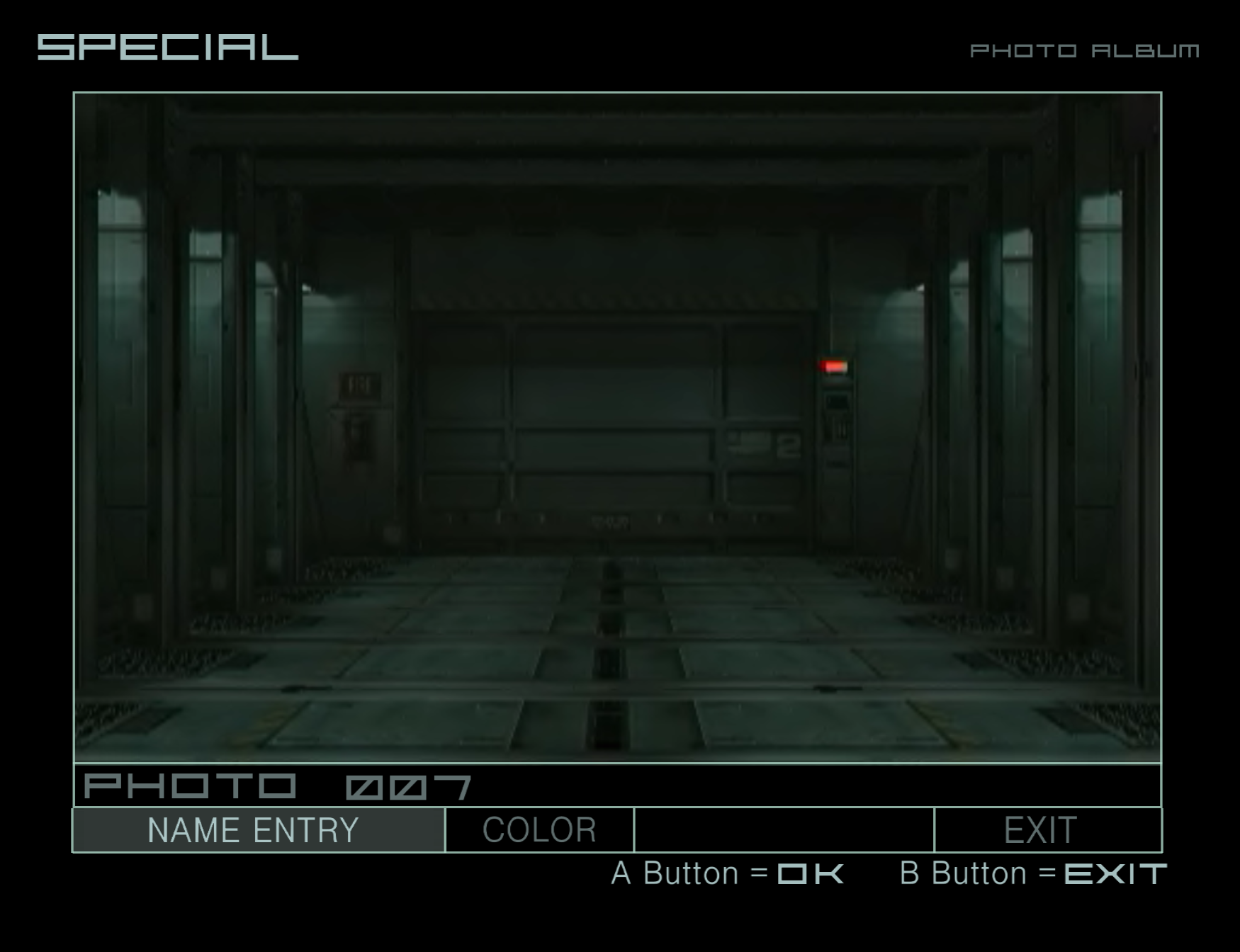Choose the COLOR option
Viewport: 1240px width, 952px height.
[539, 830]
